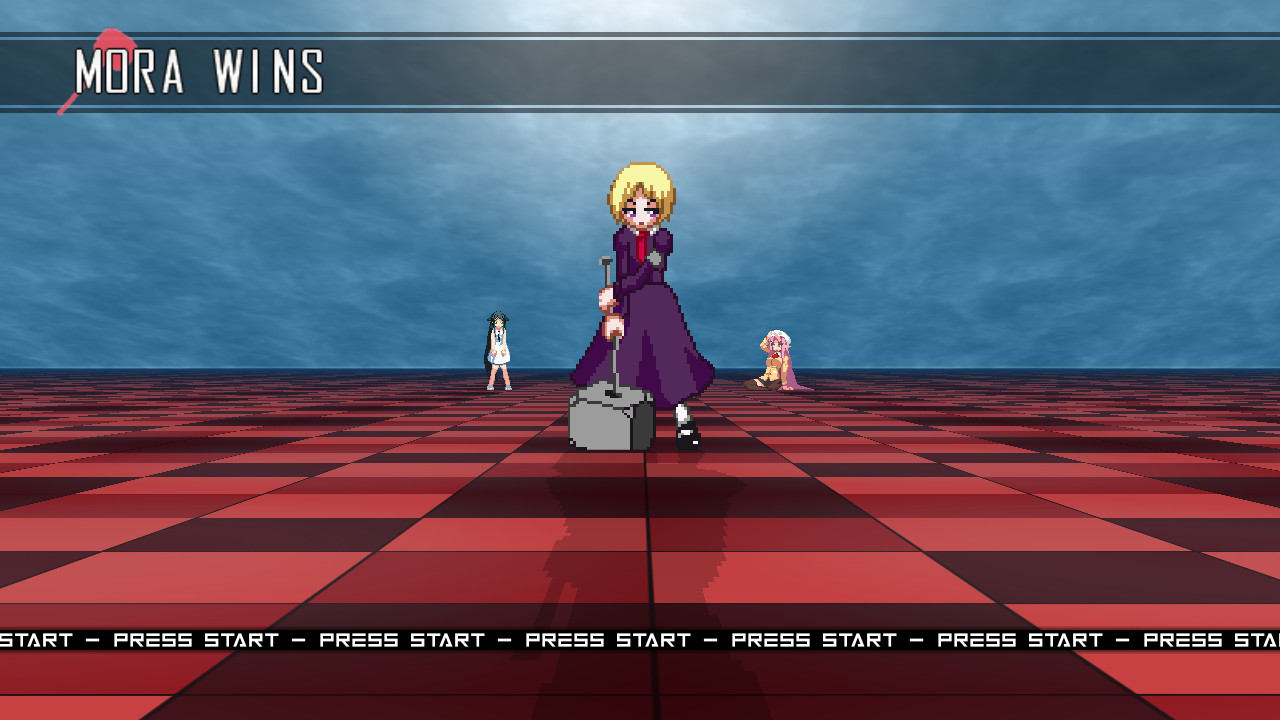Viewport: 1280px width, 720px height.
Task: Click the stone hammer held by Mora
Action: point(608,330)
